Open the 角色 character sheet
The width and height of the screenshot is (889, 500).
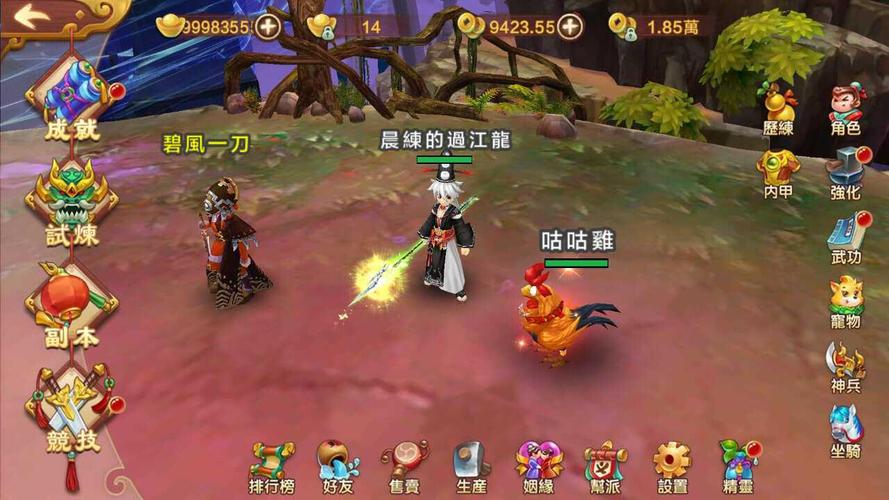[846, 108]
